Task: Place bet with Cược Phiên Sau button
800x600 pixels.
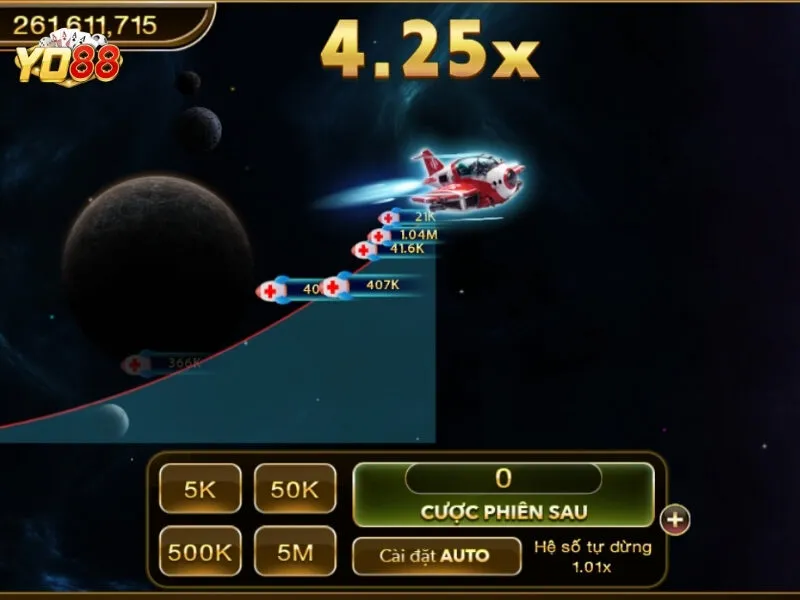Action: coord(503,511)
